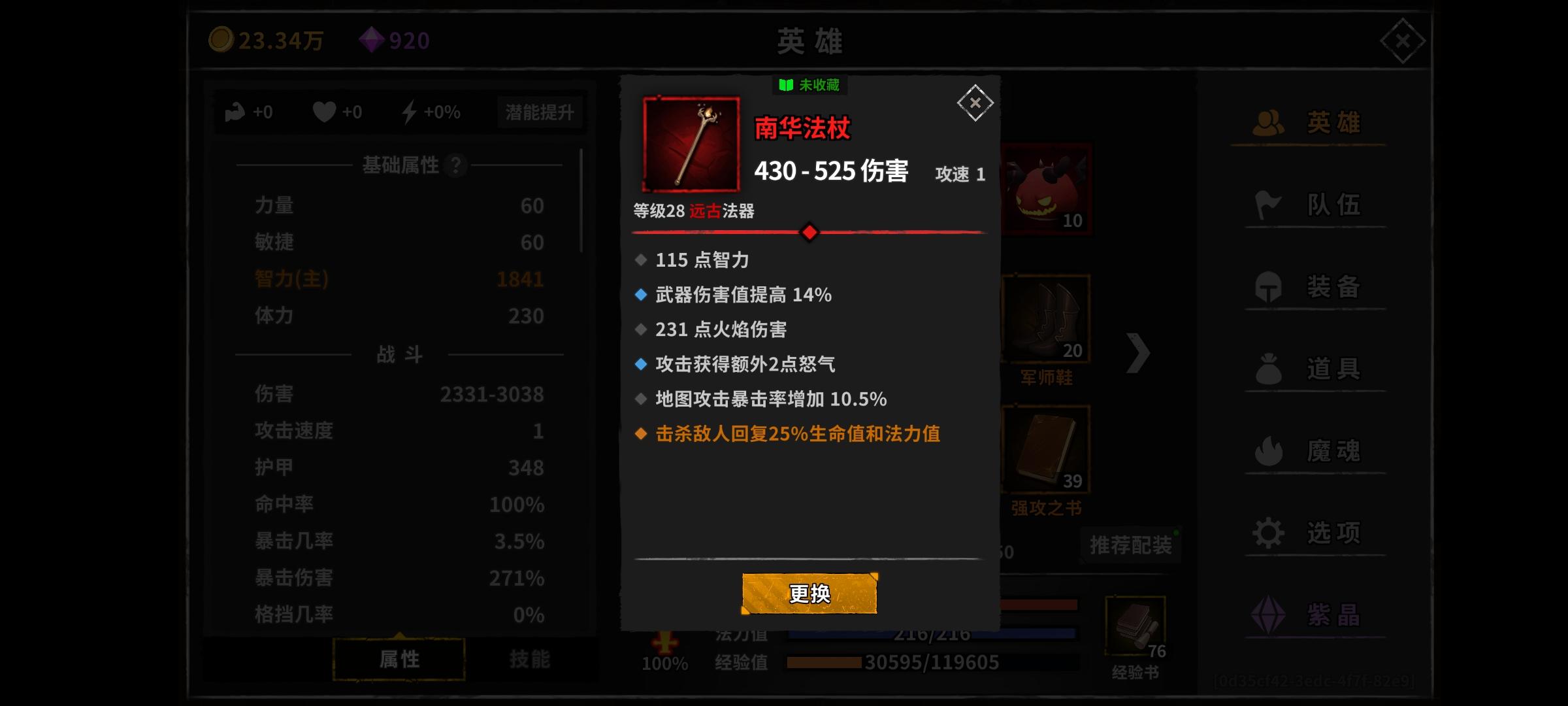
Task: Open the 基础属性 help question mark
Action: pyautogui.click(x=455, y=165)
